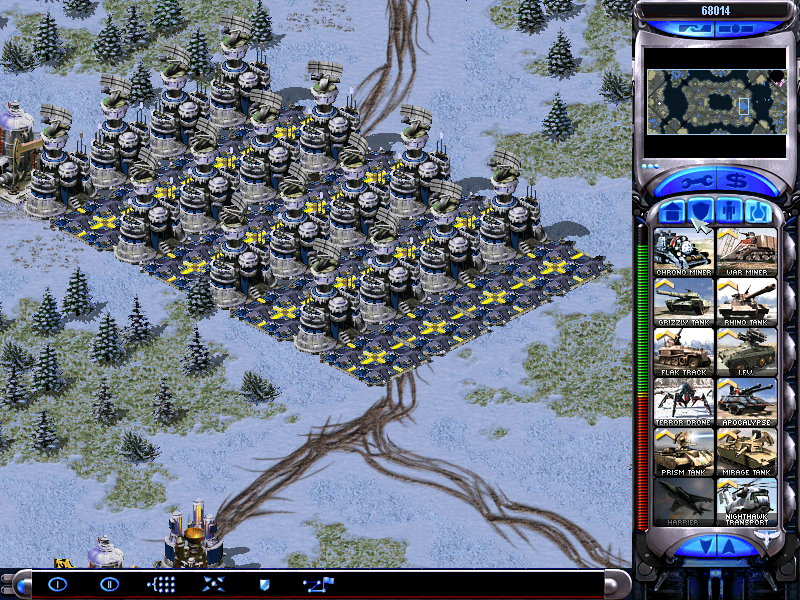The width and height of the screenshot is (800, 600).
Task: Activate the dollar sign sell button
Action: 741,182
